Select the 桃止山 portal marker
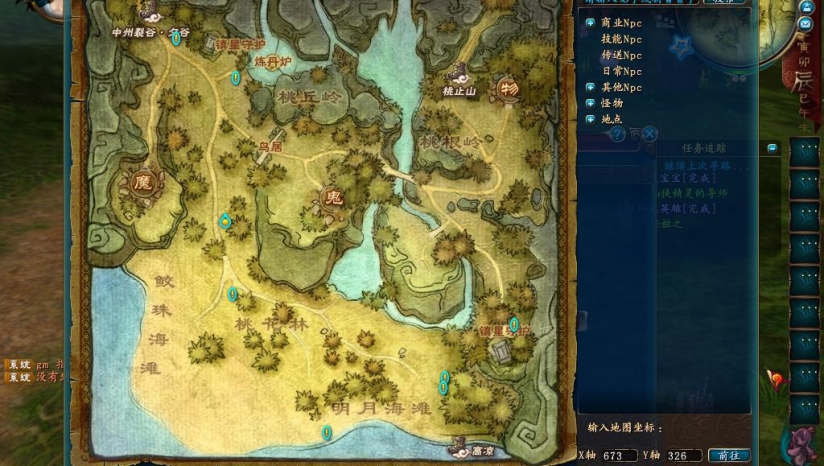The height and width of the screenshot is (466, 824). (x=460, y=74)
